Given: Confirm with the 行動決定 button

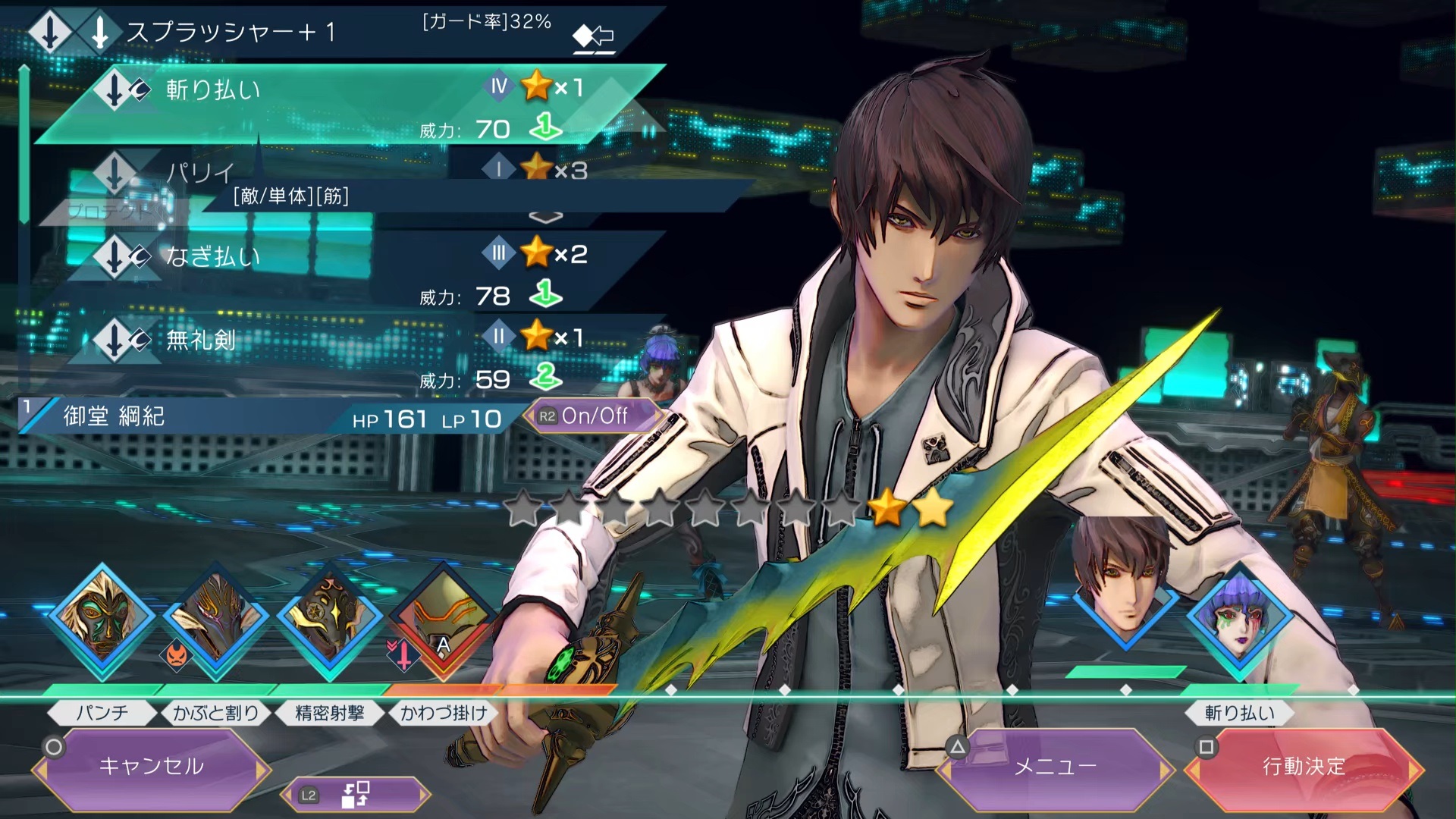Looking at the screenshot, I should (1304, 767).
